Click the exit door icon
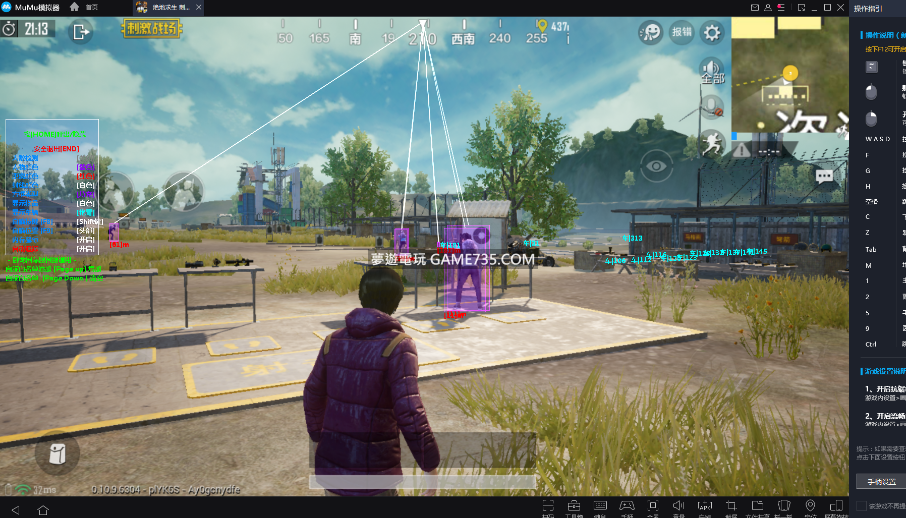 [x=81, y=31]
